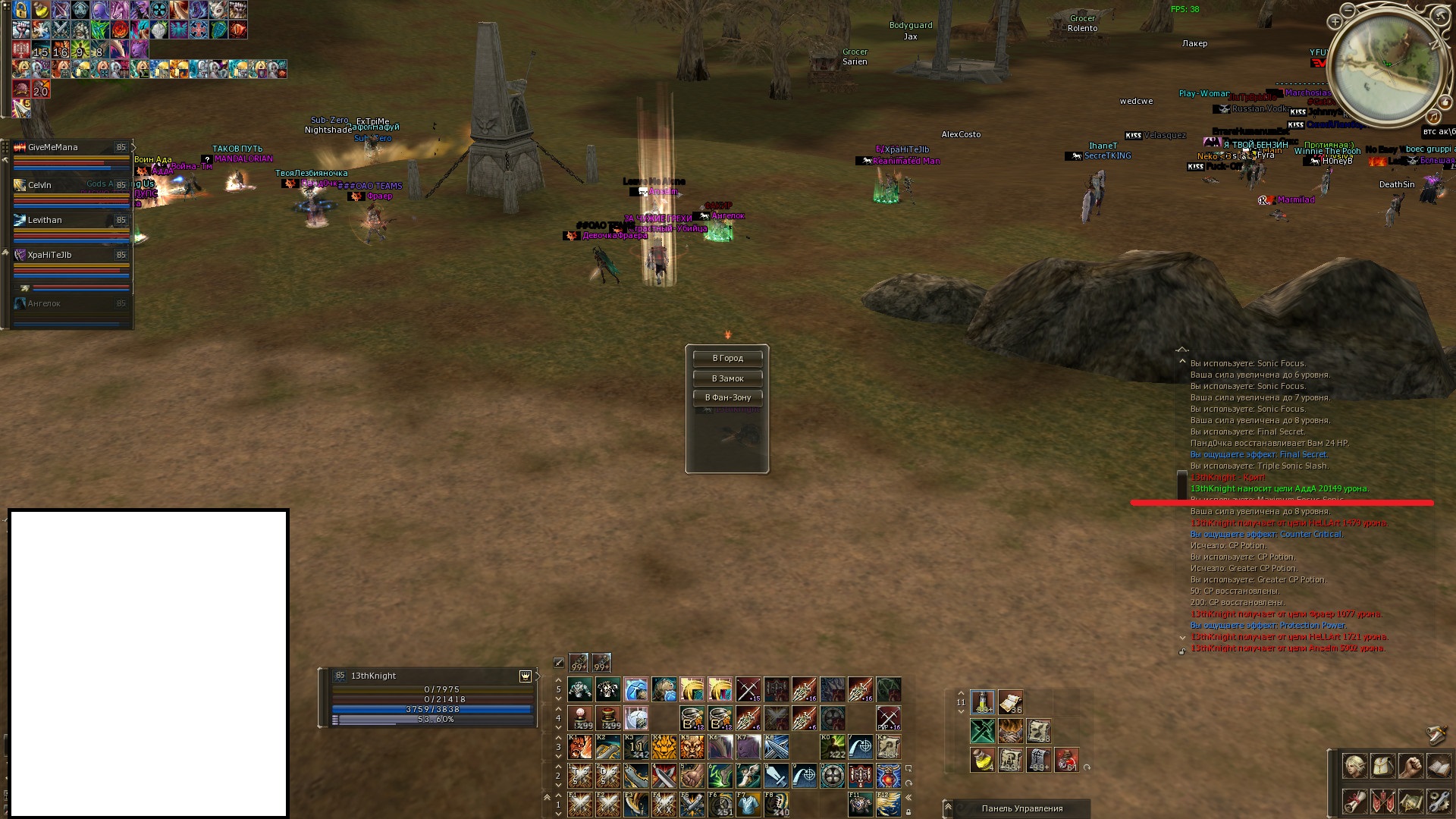This screenshot has height=819, width=1456.
Task: Zoom in the minimap with plus button
Action: click(1335, 22)
